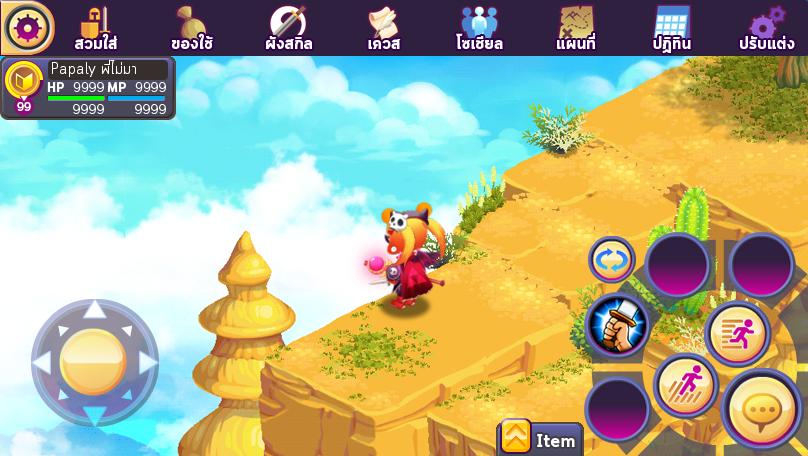The height and width of the screenshot is (456, 808).
Task: Activate the sword attack skill
Action: click(616, 326)
